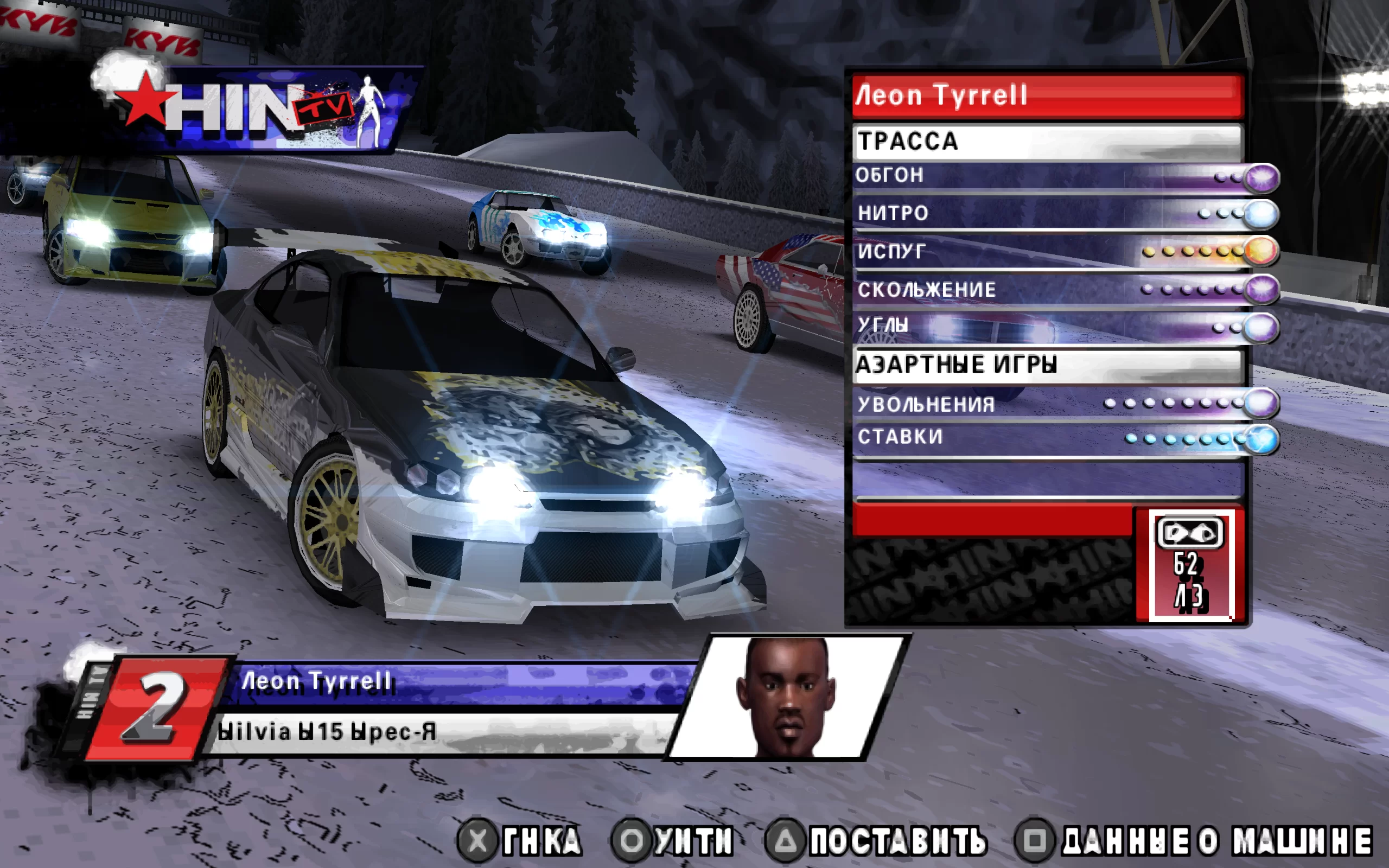Viewport: 1389px width, 868px height.
Task: Select the Silvia S15 Spec-R car name bar
Action: (442, 732)
